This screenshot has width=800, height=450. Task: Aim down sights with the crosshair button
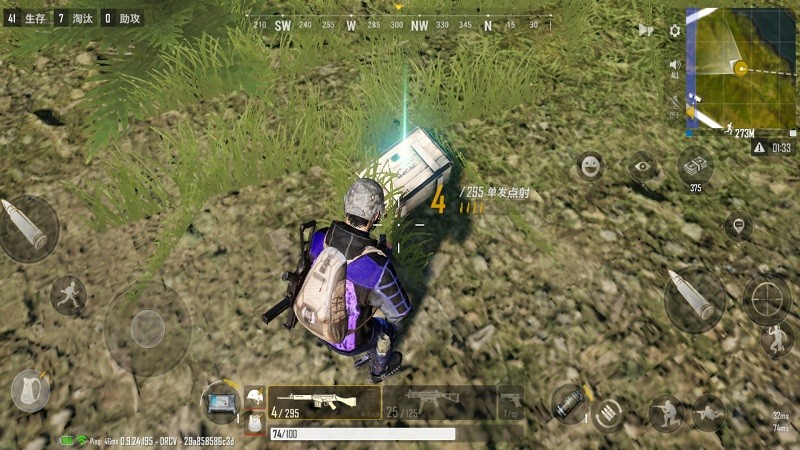click(766, 299)
